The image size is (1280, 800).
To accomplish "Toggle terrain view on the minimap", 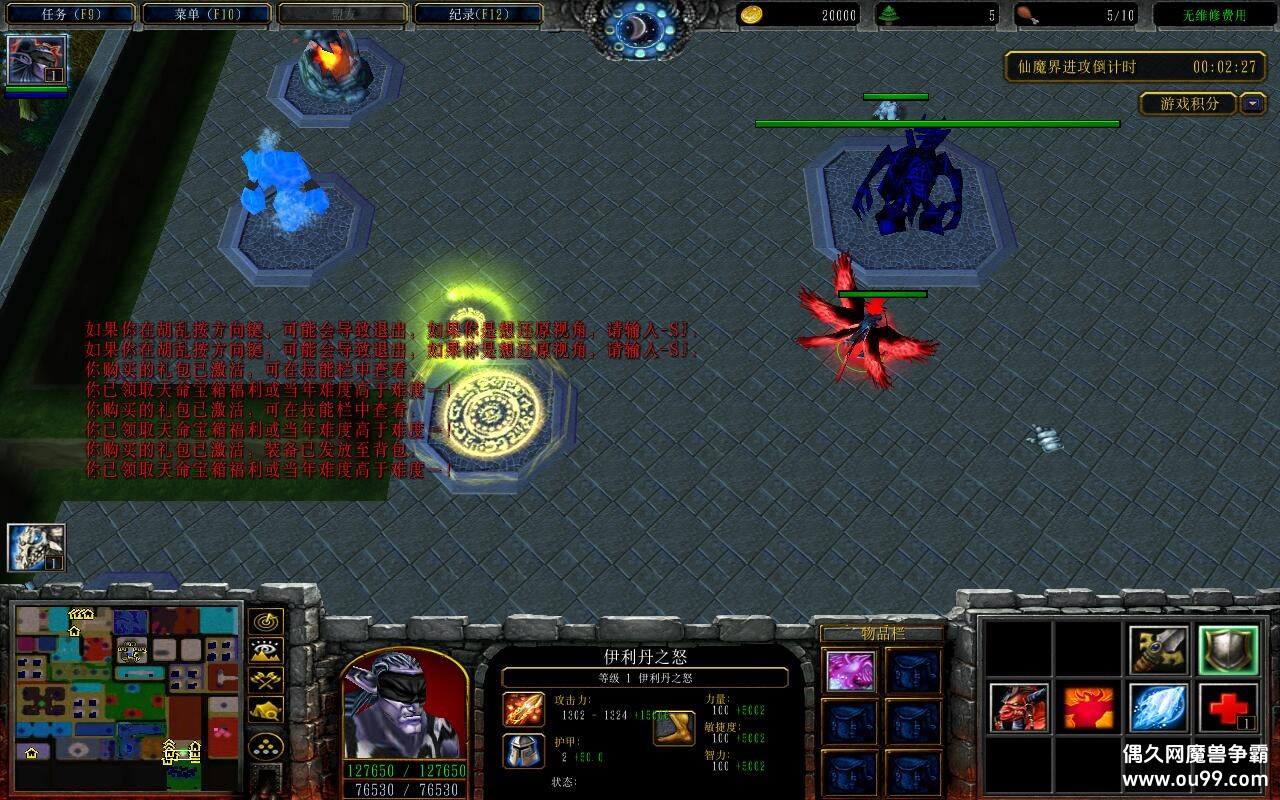I will [265, 650].
